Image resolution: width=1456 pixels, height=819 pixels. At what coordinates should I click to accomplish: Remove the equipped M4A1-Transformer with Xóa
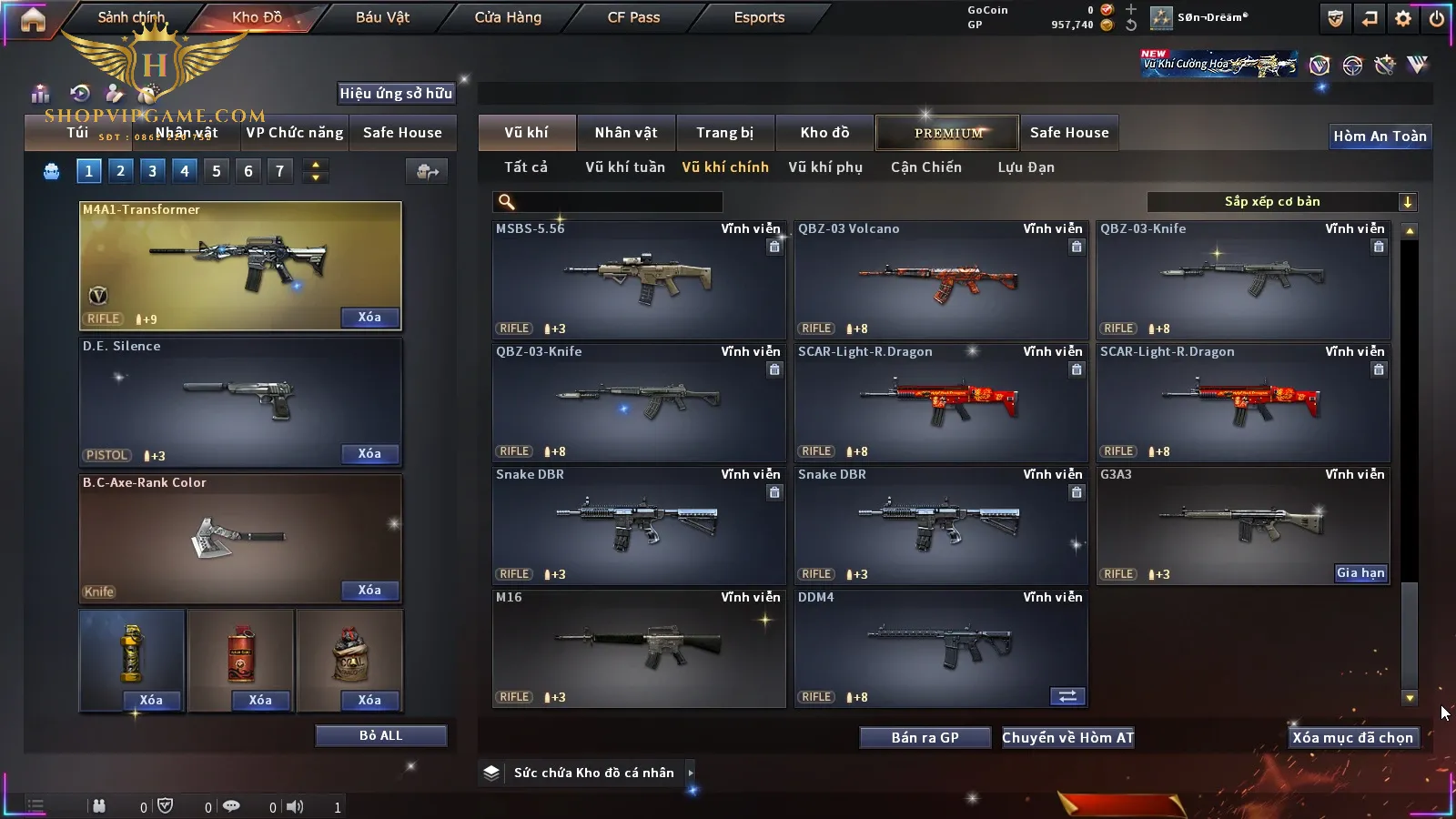(369, 318)
